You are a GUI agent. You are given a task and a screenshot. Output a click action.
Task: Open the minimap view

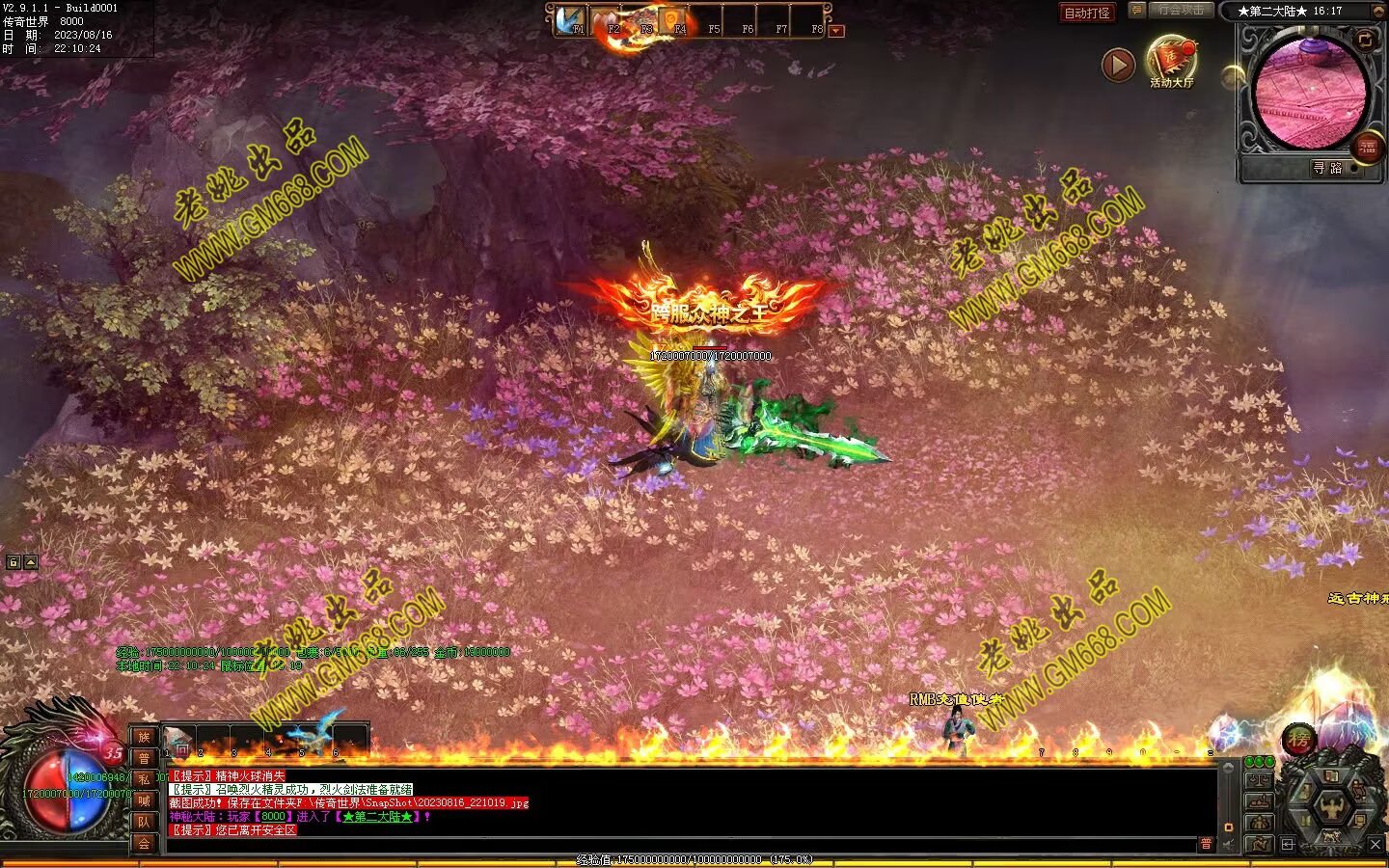pos(1310,94)
